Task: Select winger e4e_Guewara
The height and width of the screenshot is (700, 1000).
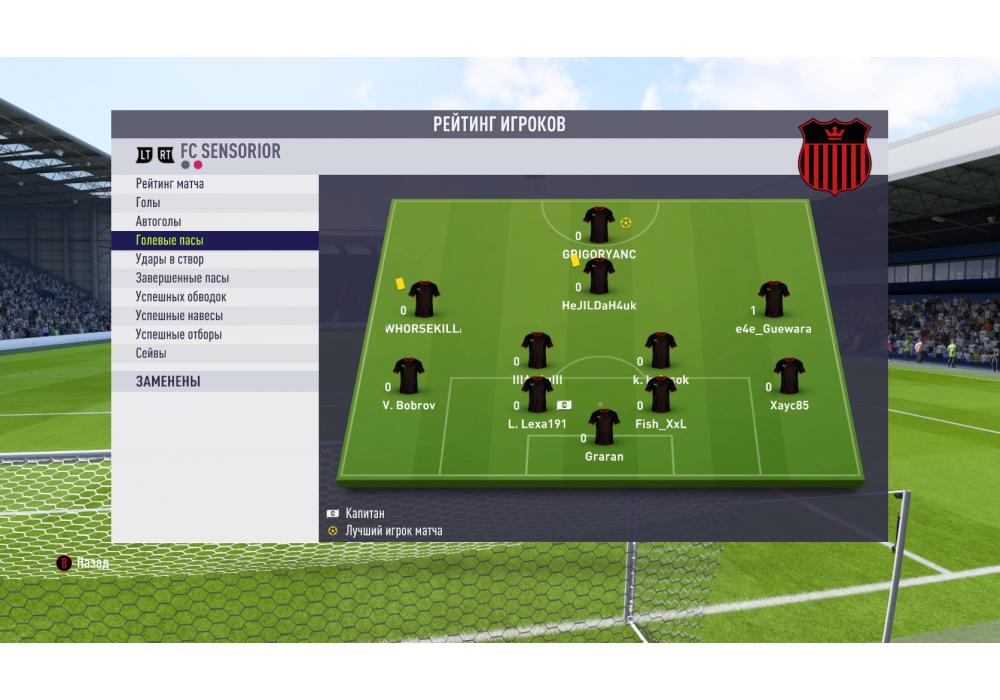Action: [x=773, y=300]
